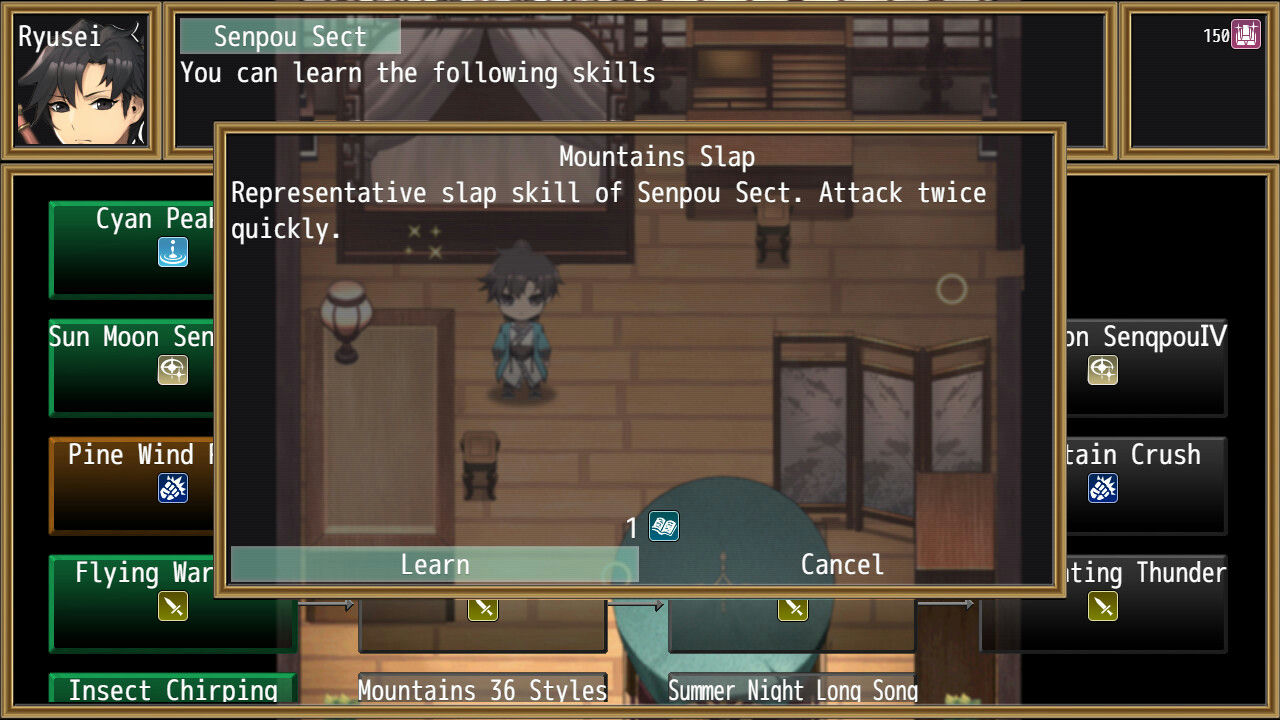The height and width of the screenshot is (720, 1280).
Task: Select the gold seal icon on Sun Moon Senpou skill
Action: [x=172, y=370]
